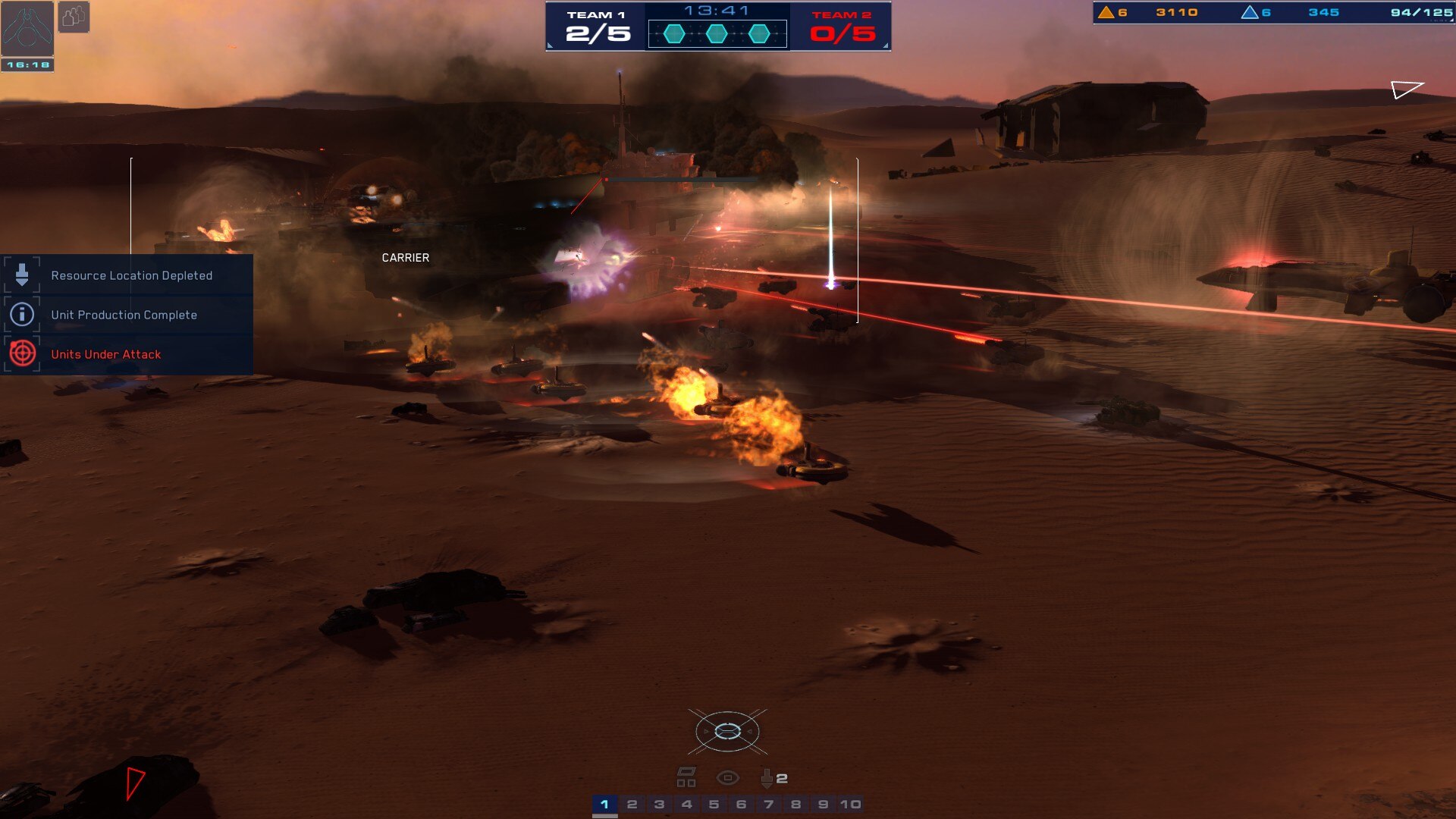Open the fleet roster icon beside carrier portrait
This screenshot has width=1456, height=819.
[72, 15]
